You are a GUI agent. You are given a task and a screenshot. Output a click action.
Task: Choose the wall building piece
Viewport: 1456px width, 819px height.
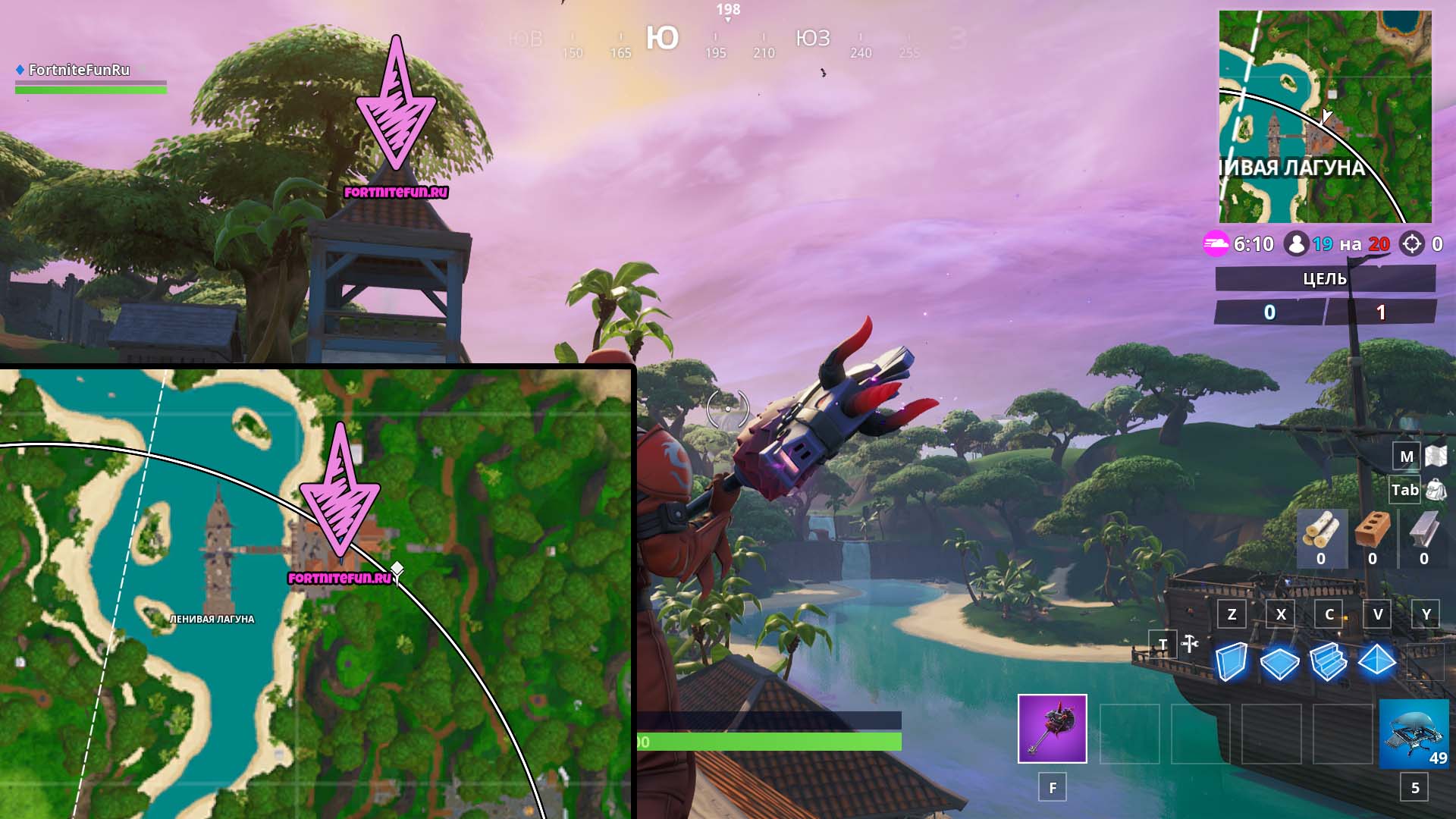coord(1231,661)
